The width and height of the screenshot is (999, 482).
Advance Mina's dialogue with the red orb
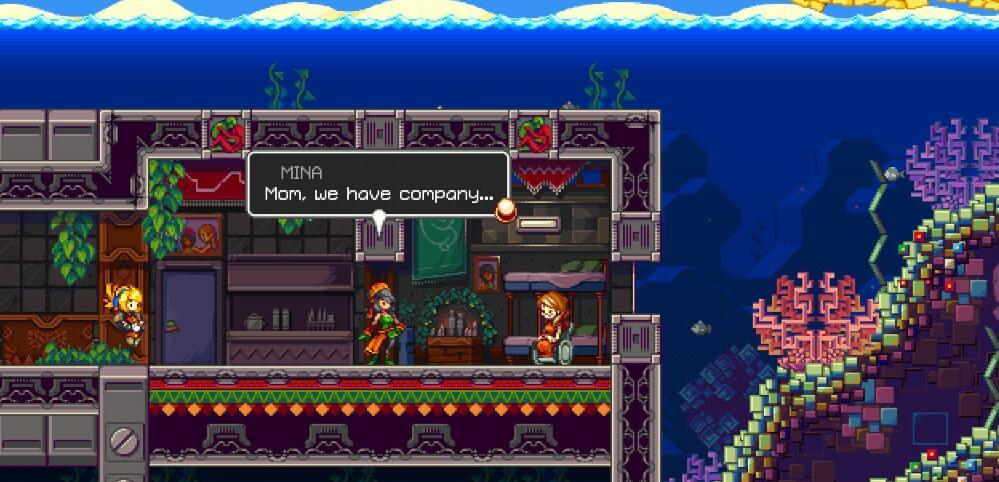[x=506, y=209]
